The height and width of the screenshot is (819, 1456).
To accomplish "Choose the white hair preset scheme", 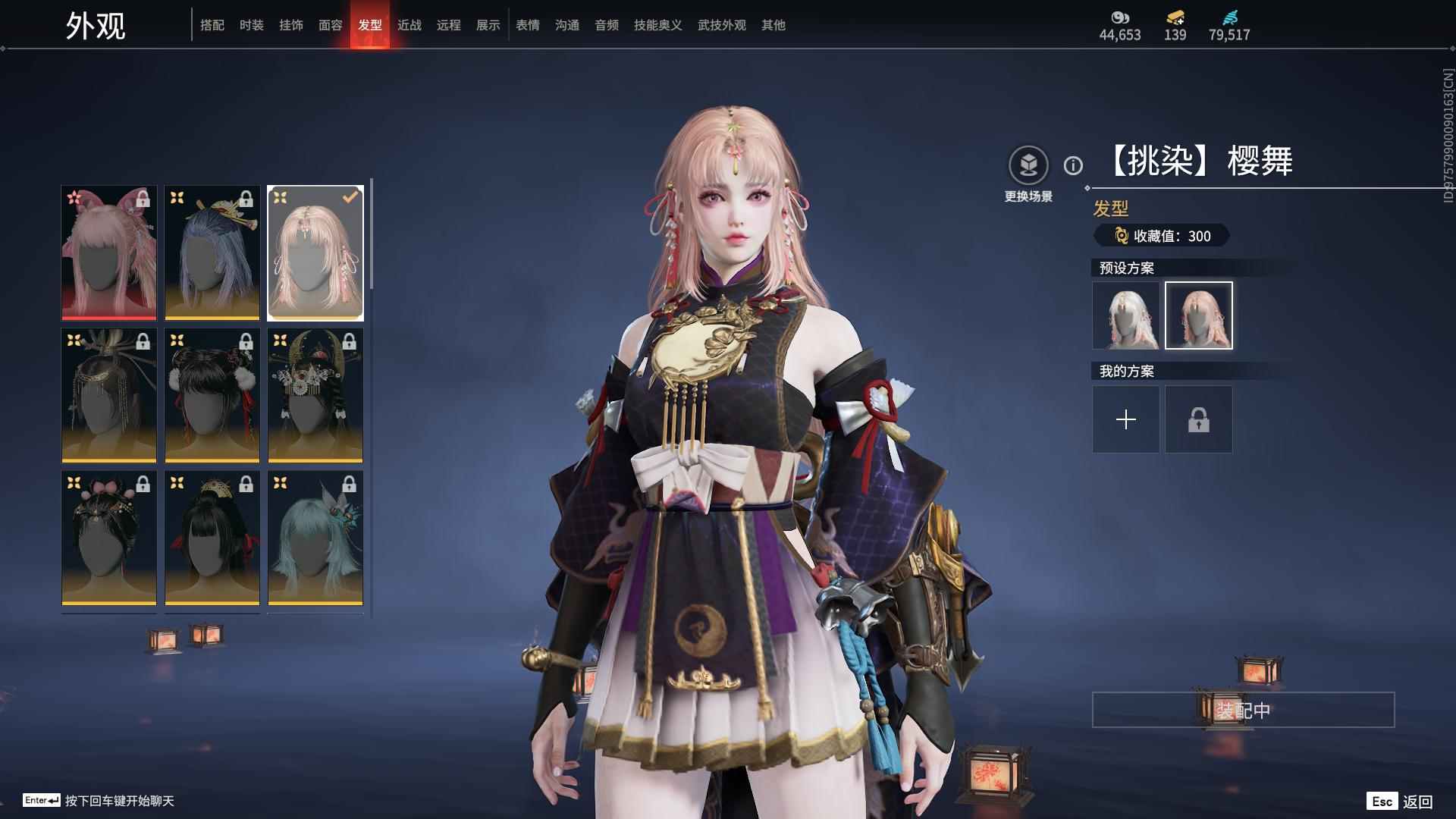I will click(1125, 315).
